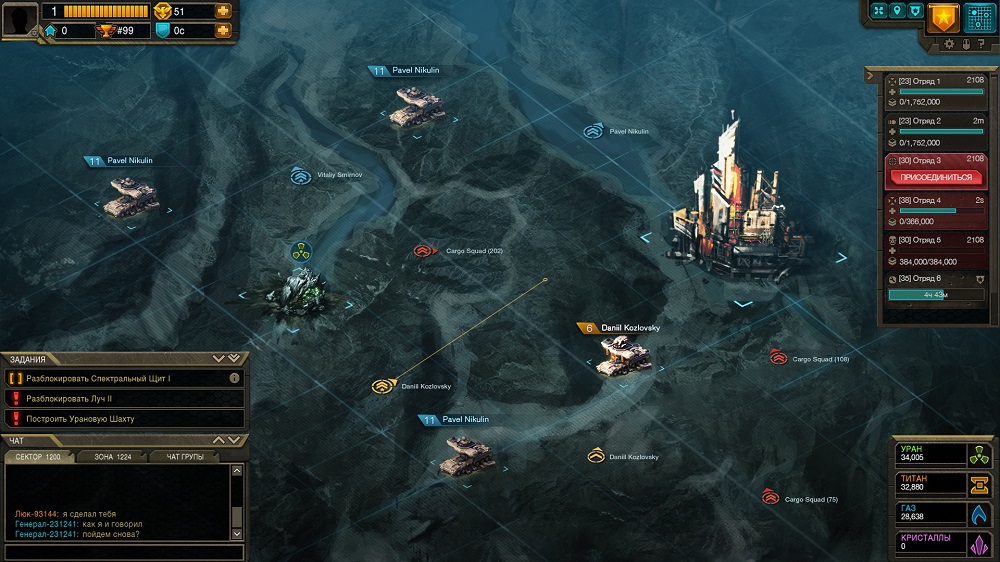Screen dimensions: 1000x562
Task: Open the УРАН resource panel
Action: [x=944, y=454]
